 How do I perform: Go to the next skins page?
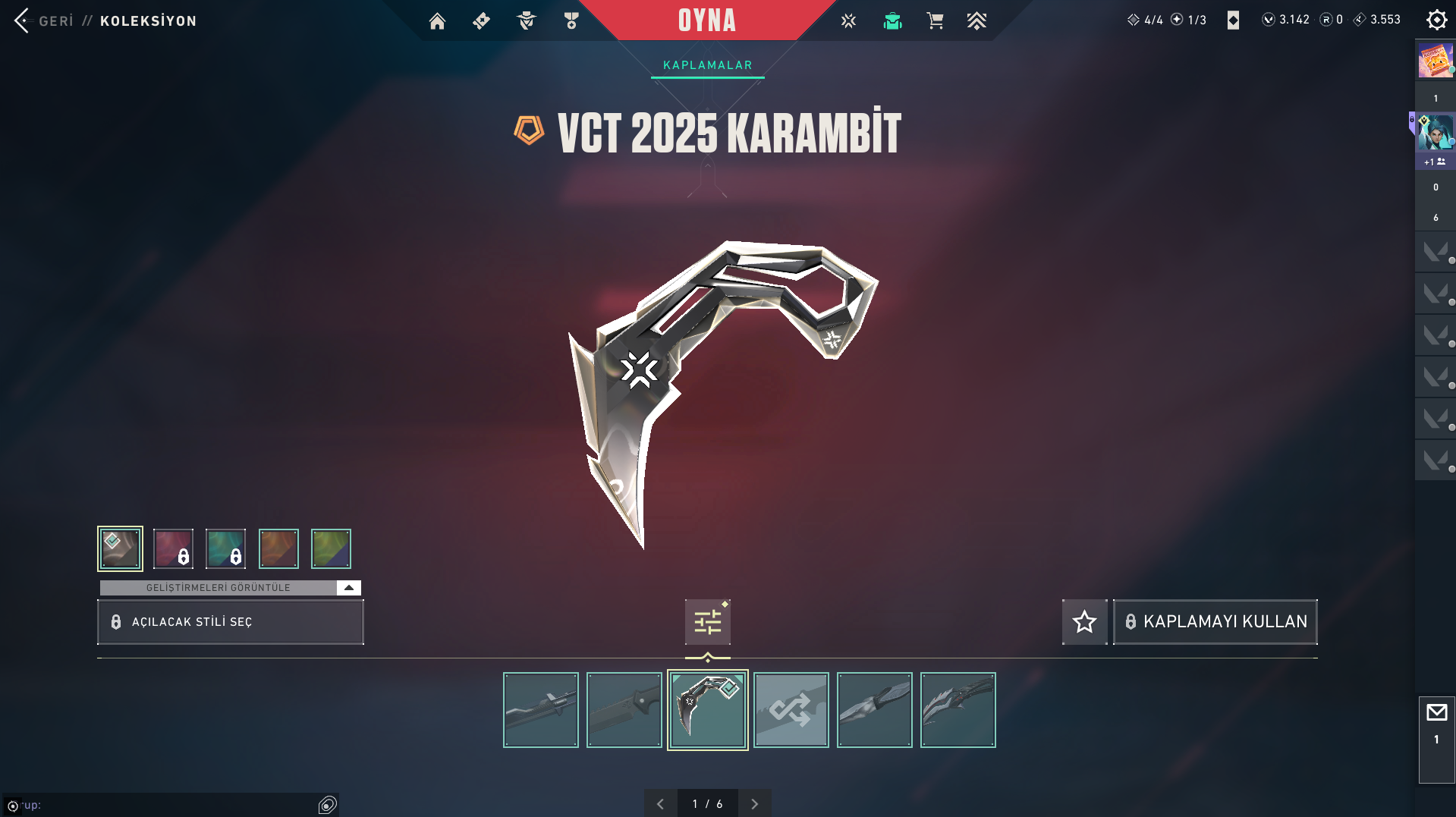[x=754, y=804]
